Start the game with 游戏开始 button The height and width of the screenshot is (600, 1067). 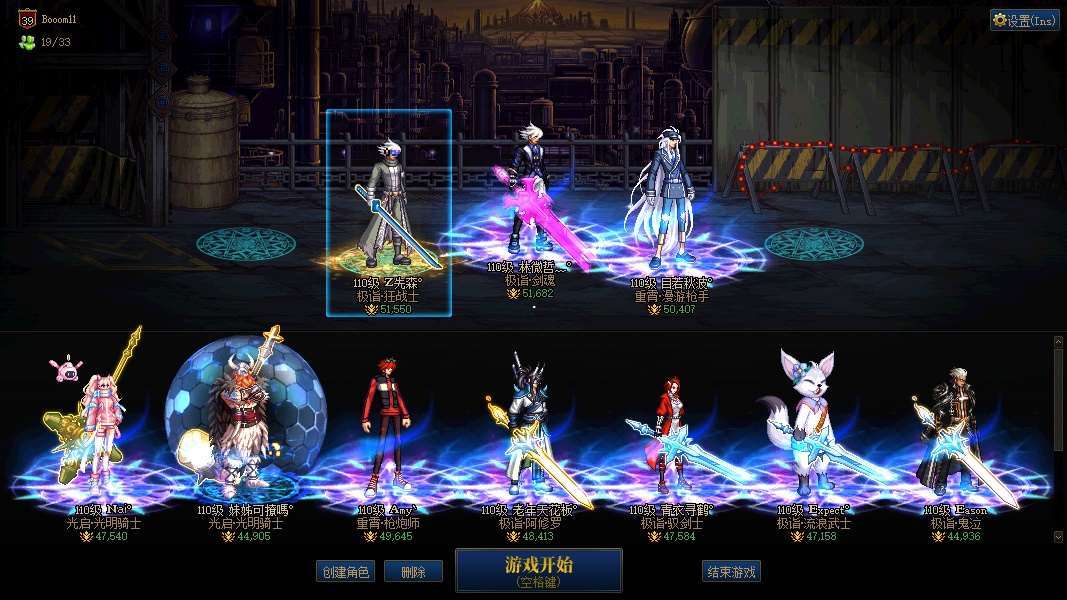pyautogui.click(x=538, y=570)
